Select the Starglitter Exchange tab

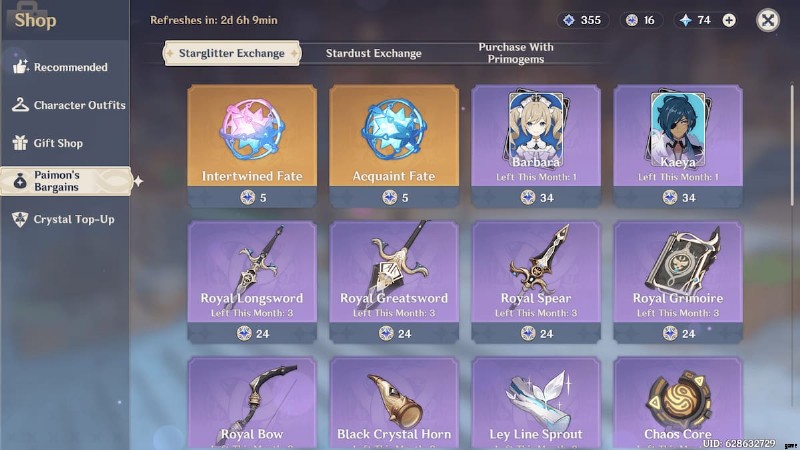point(231,53)
